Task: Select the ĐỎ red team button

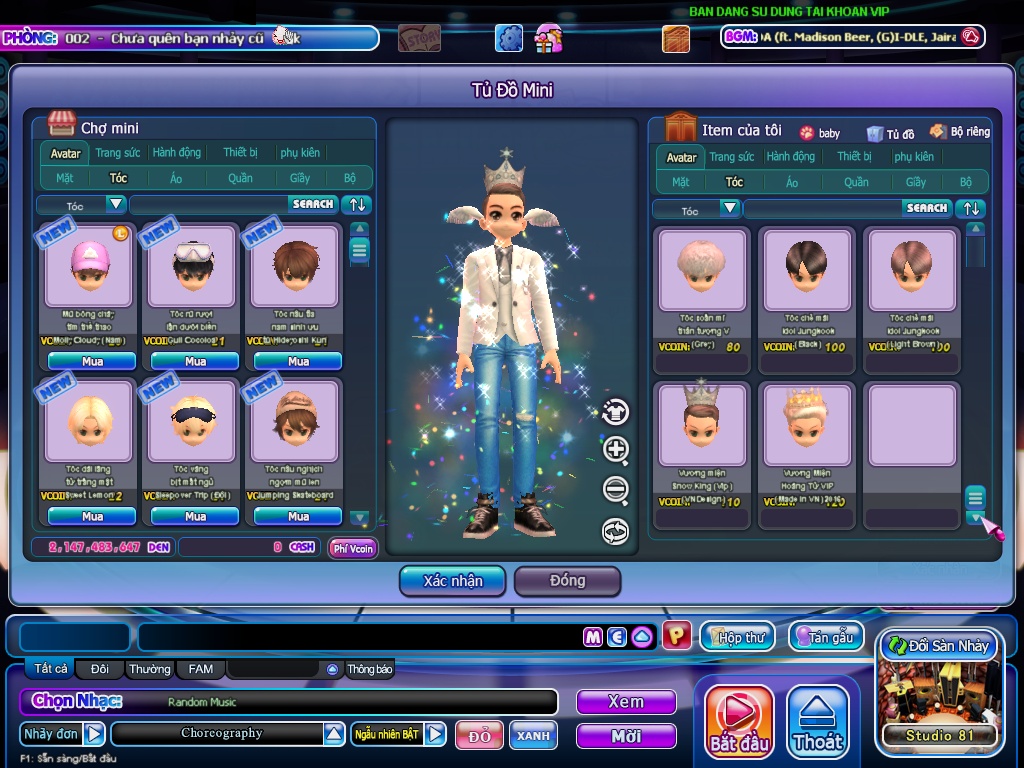Action: 479,736
